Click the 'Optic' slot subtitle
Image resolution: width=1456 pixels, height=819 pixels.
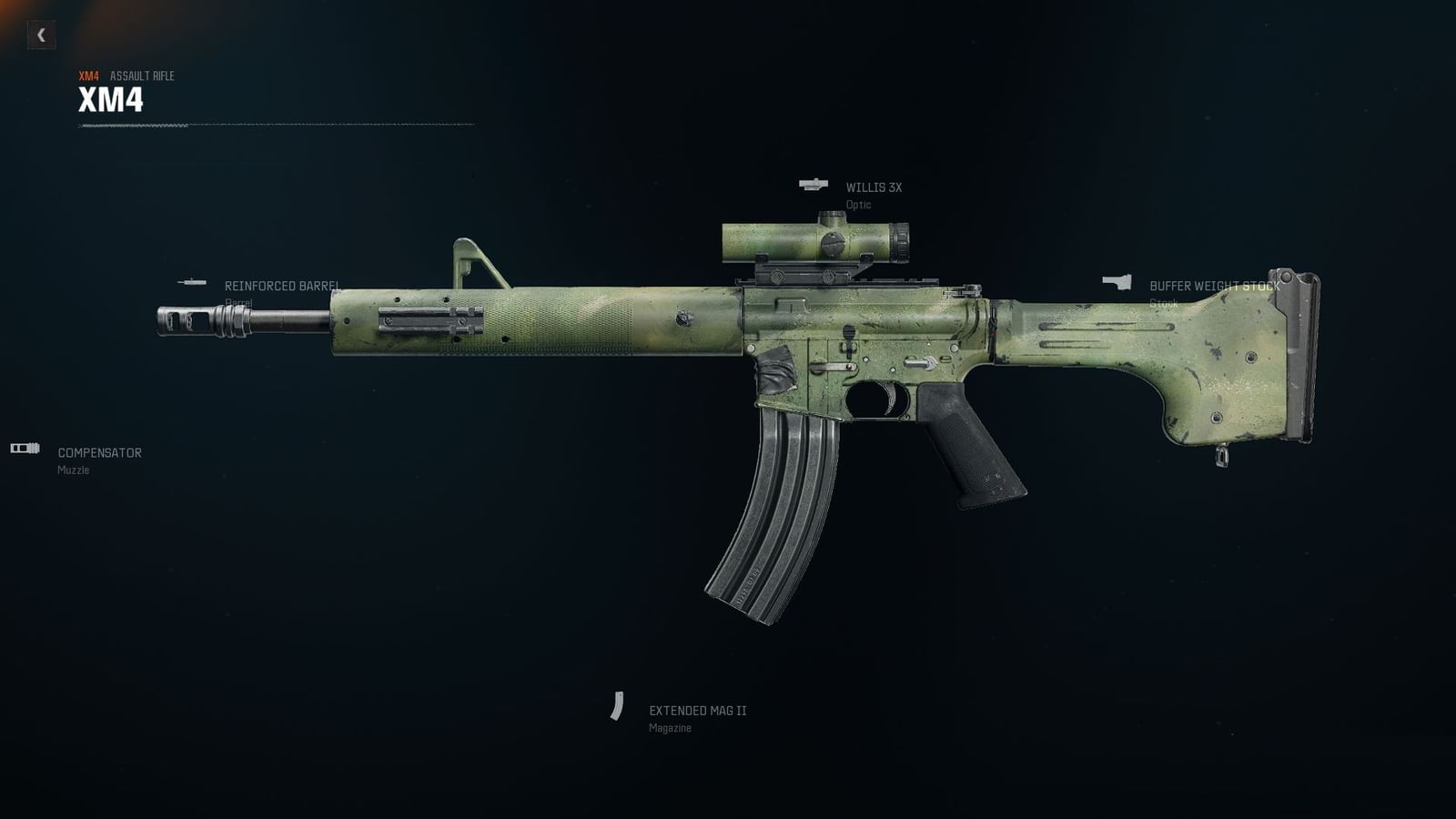tap(859, 206)
